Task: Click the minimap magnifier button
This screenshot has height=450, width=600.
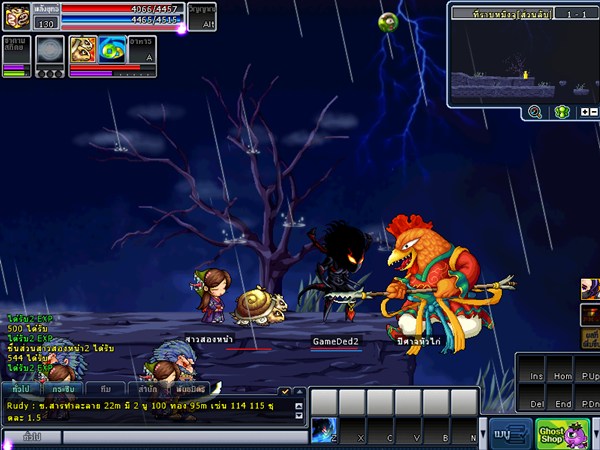Action: (535, 112)
